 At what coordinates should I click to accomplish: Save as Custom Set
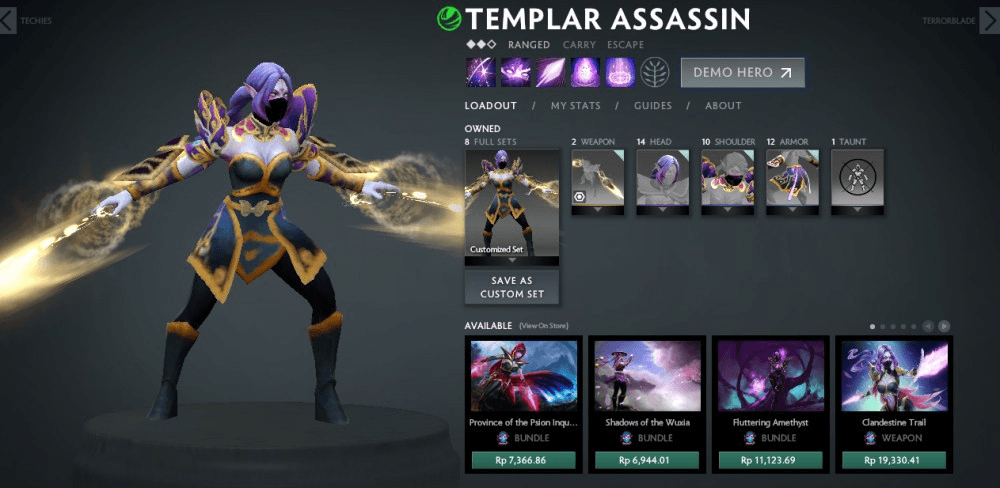pos(511,288)
